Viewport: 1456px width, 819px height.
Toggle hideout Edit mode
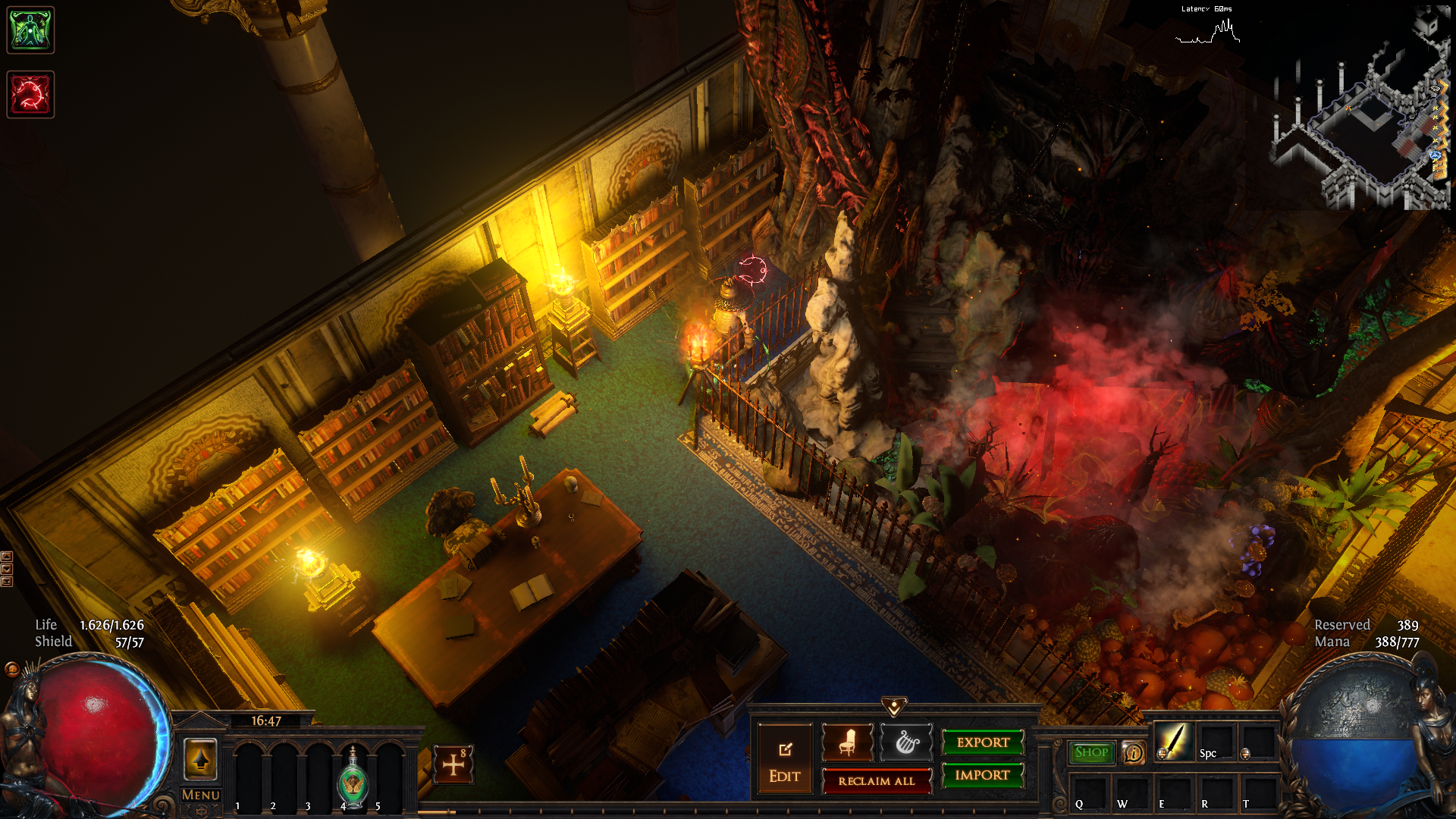[784, 761]
